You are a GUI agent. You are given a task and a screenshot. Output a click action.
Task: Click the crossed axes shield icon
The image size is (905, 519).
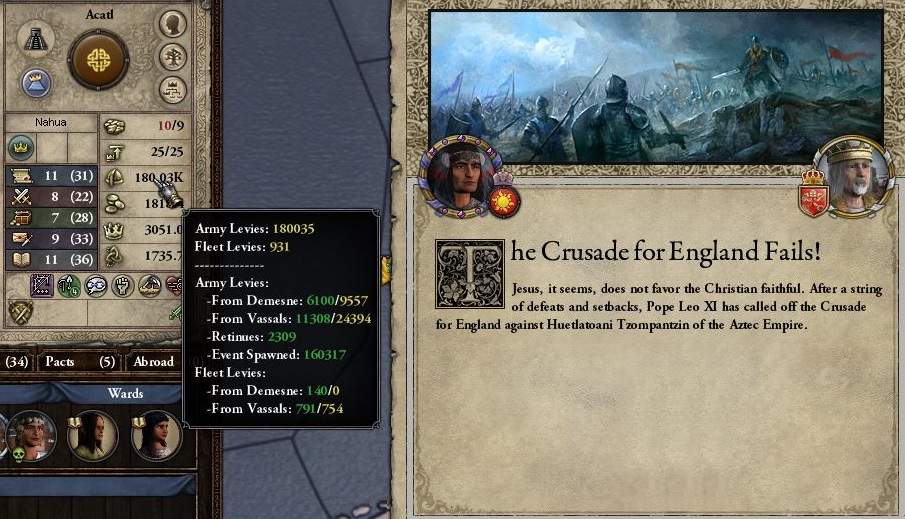click(x=17, y=312)
